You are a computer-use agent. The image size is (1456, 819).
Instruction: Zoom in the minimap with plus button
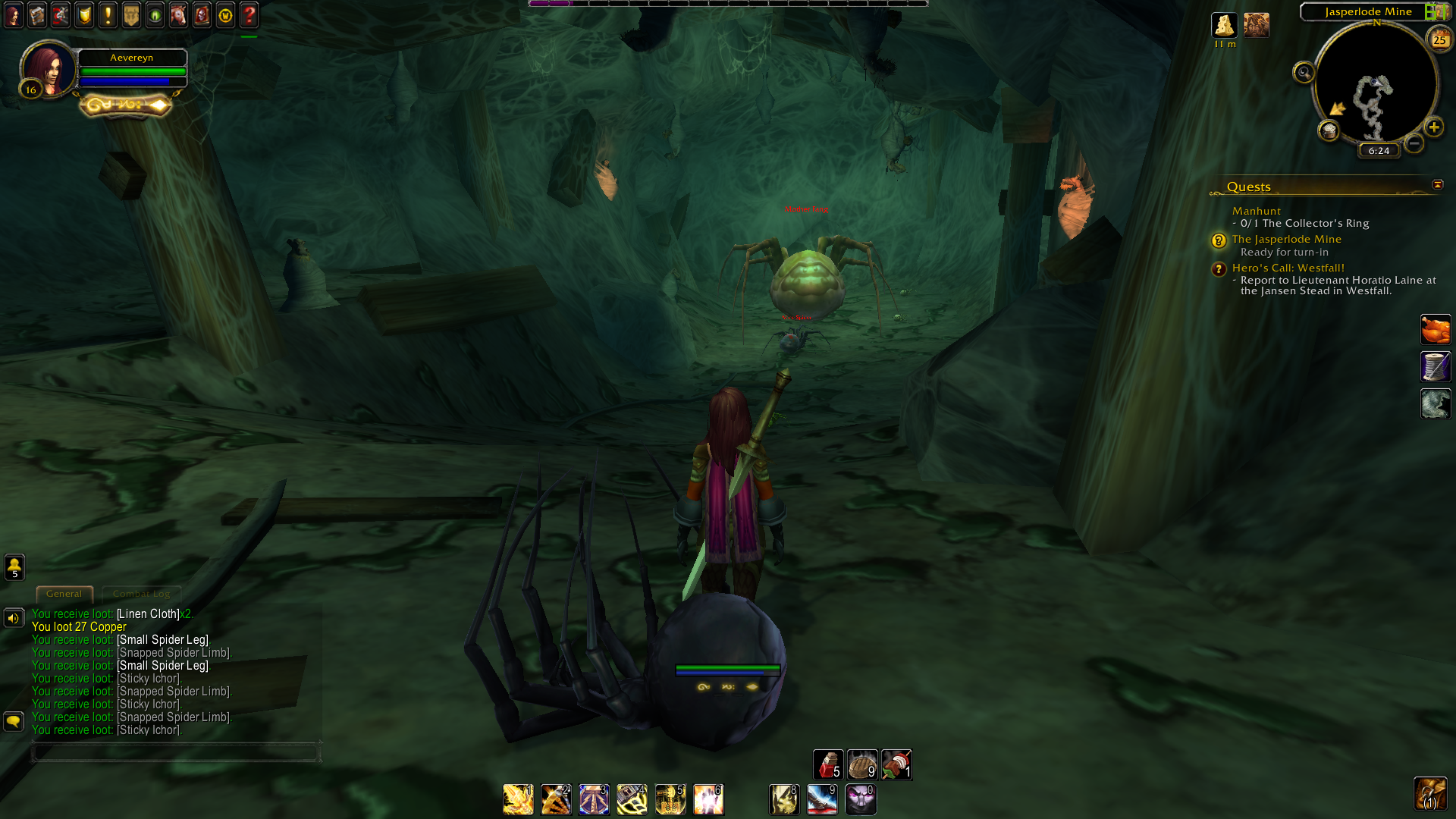(x=1433, y=127)
